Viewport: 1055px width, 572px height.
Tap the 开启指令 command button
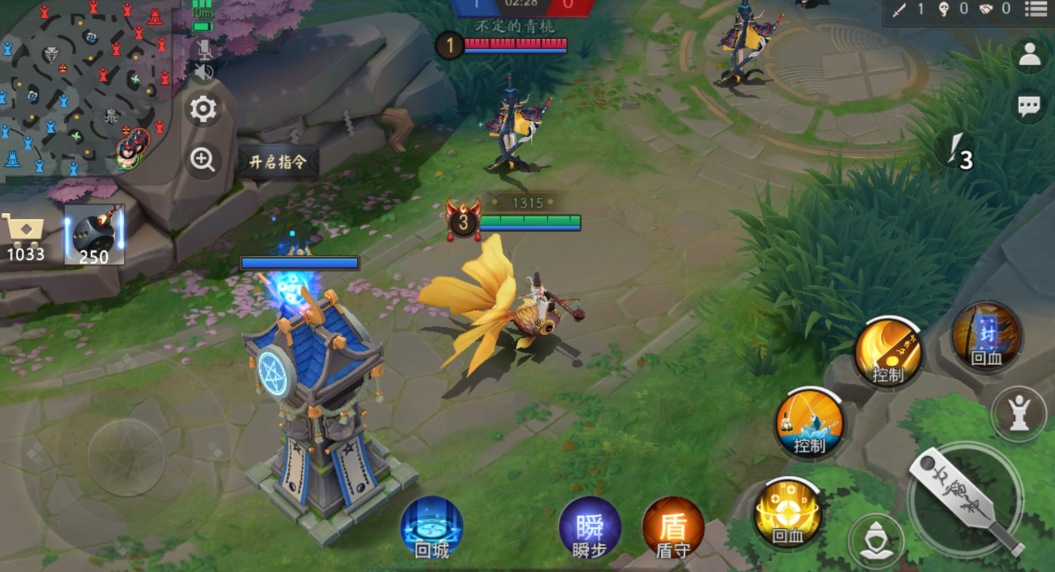coord(277,161)
